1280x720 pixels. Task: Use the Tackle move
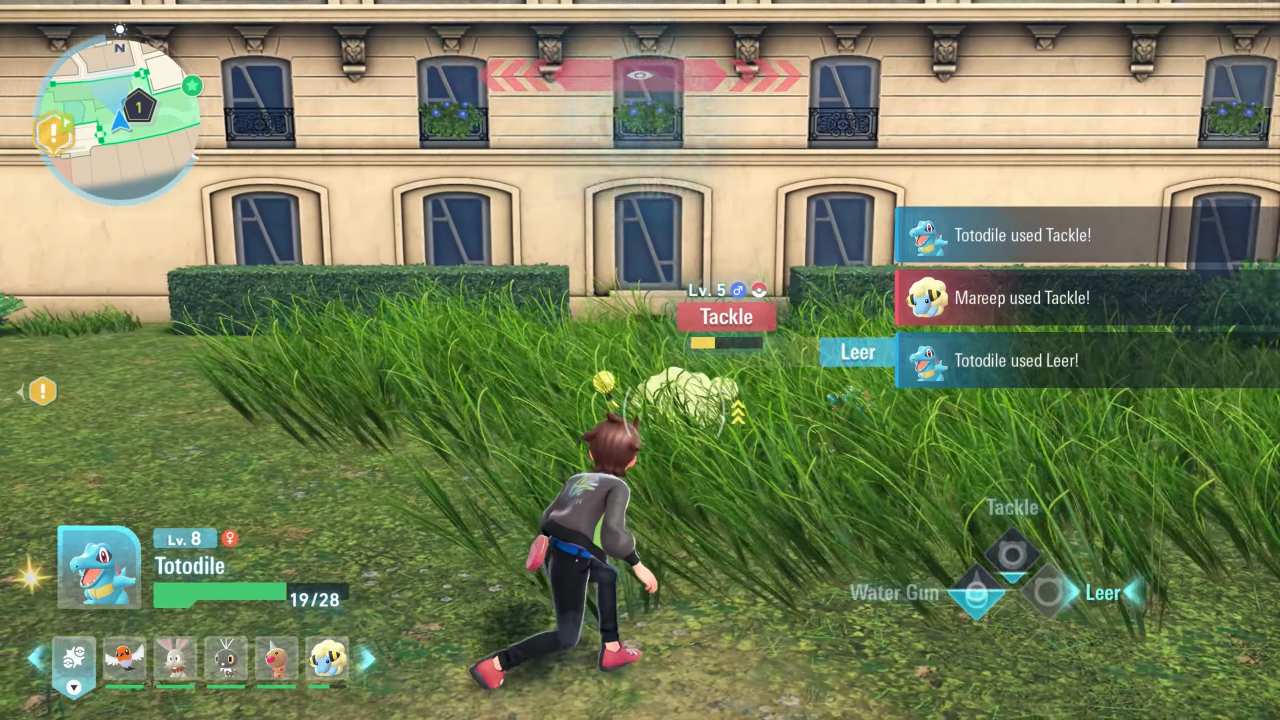tap(1012, 555)
